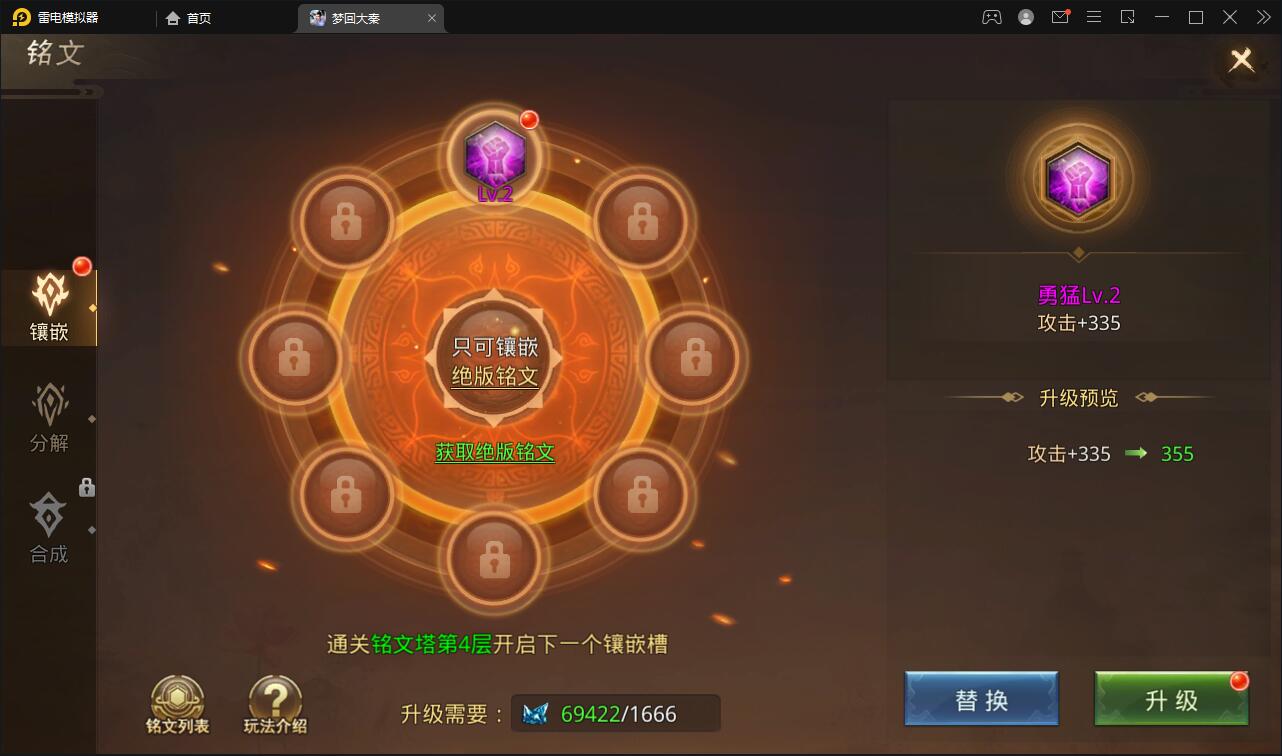Switch to the 首页 (Home) tab
Screen dimensions: 1282x756
189,17
